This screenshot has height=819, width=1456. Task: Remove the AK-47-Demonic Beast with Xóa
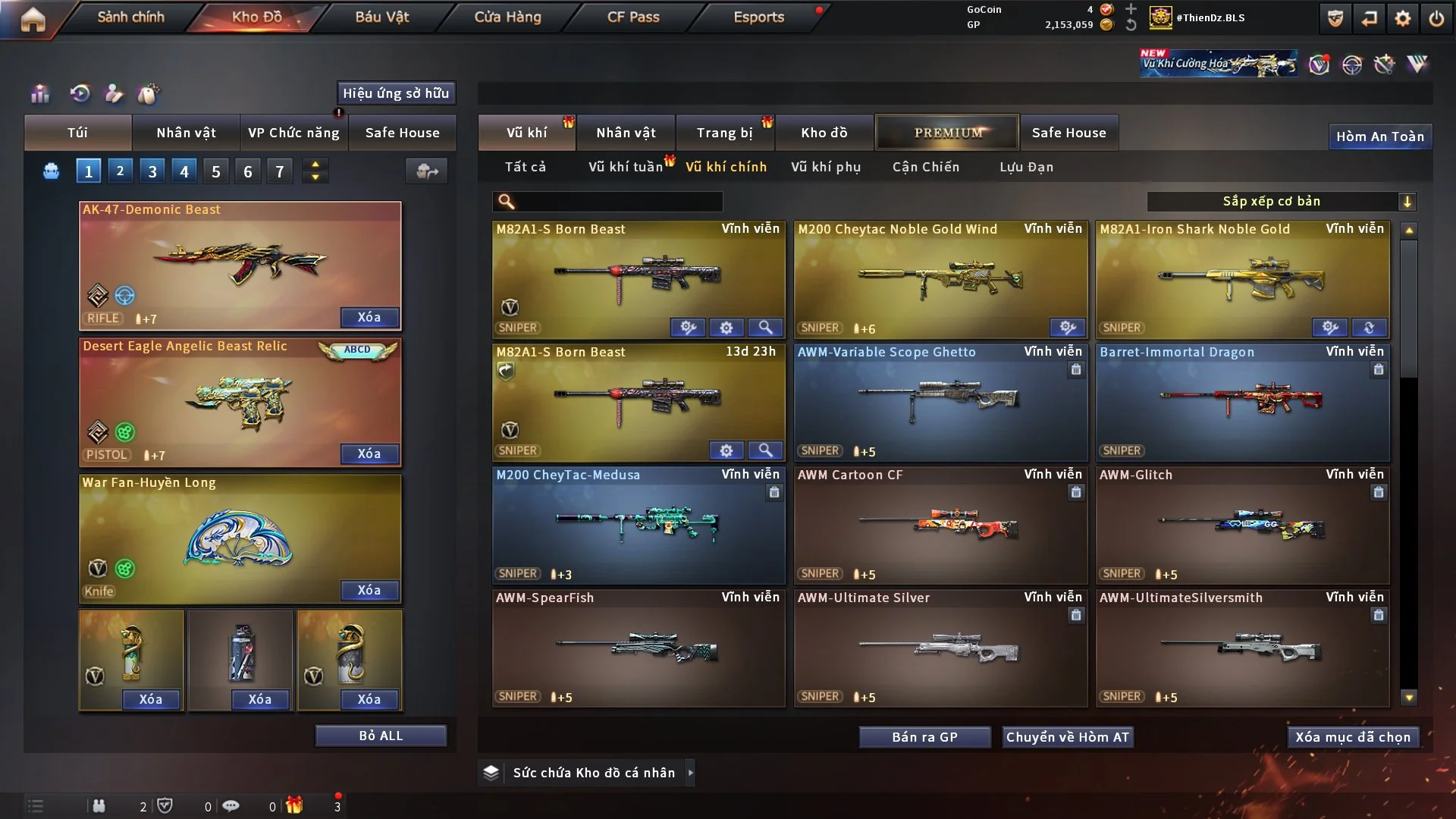point(369,317)
